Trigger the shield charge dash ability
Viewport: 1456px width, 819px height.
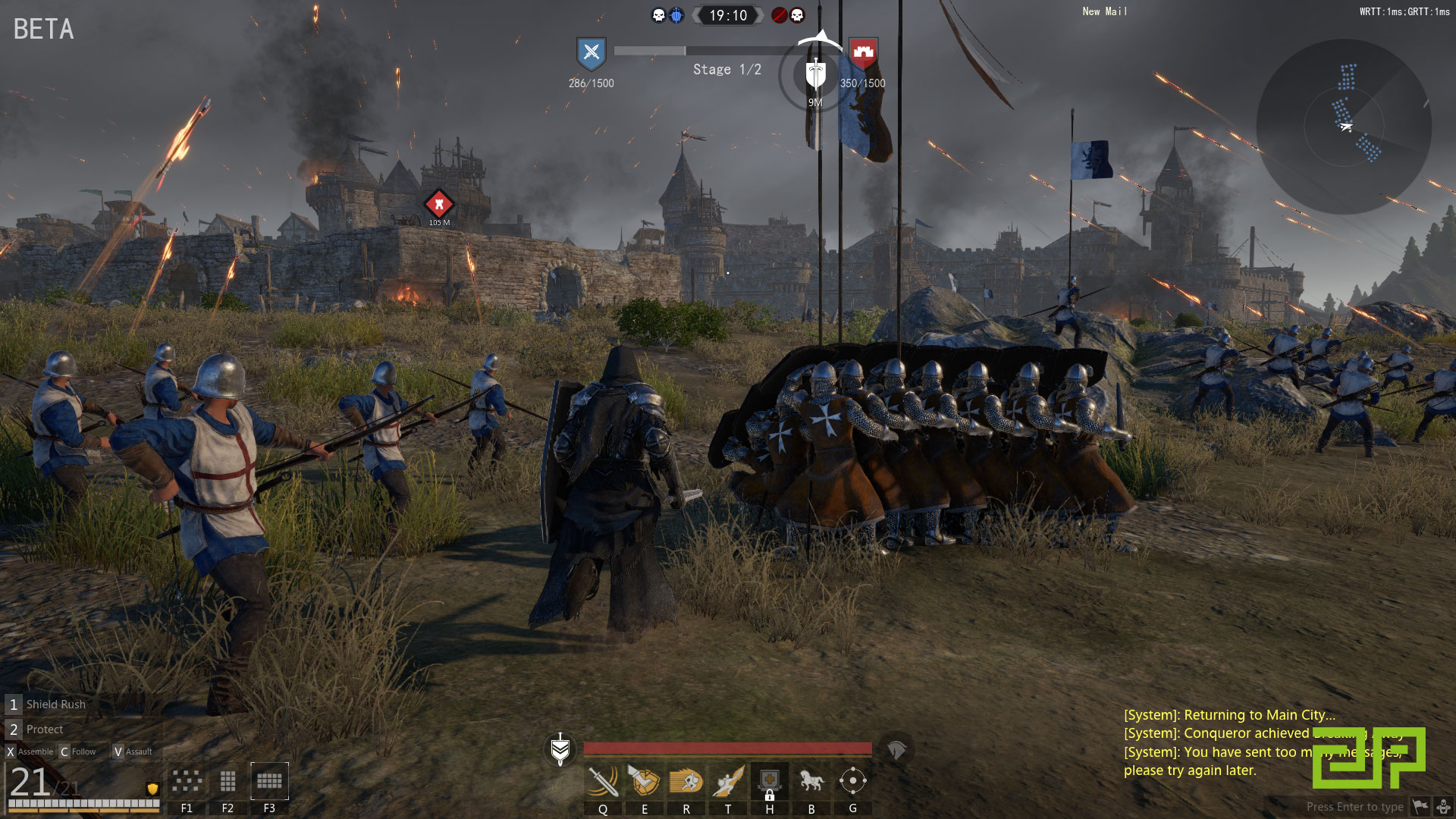point(686,781)
